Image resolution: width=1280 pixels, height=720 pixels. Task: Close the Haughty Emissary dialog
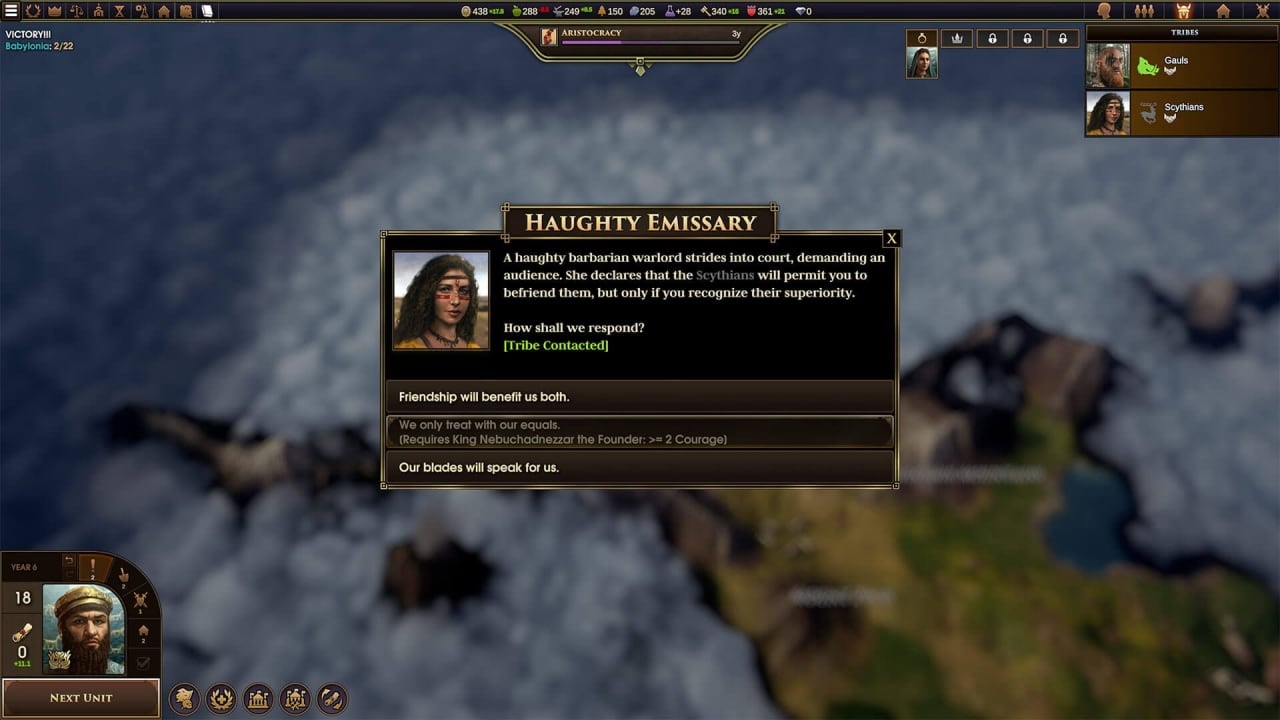pos(891,238)
